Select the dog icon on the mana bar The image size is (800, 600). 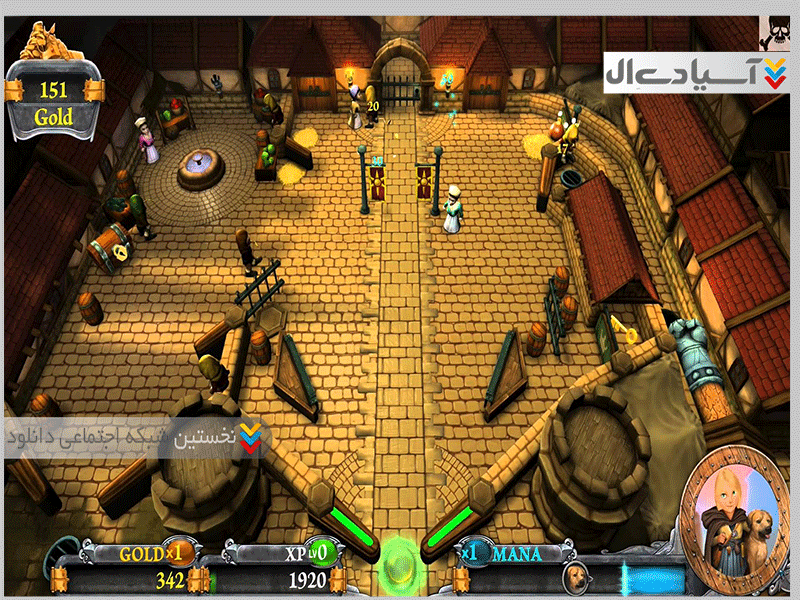point(575,577)
